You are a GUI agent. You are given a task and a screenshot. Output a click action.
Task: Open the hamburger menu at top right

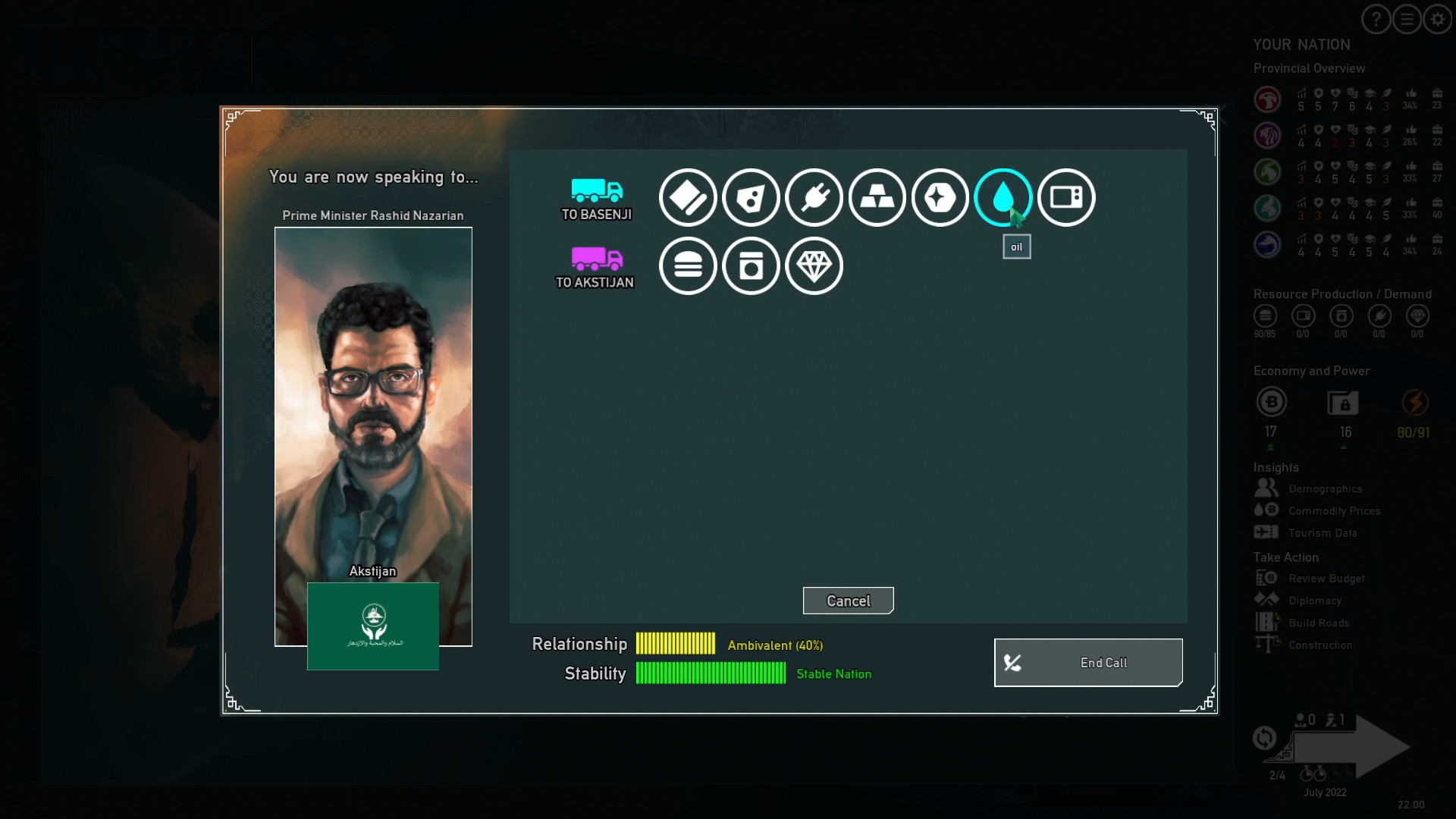tap(1407, 19)
